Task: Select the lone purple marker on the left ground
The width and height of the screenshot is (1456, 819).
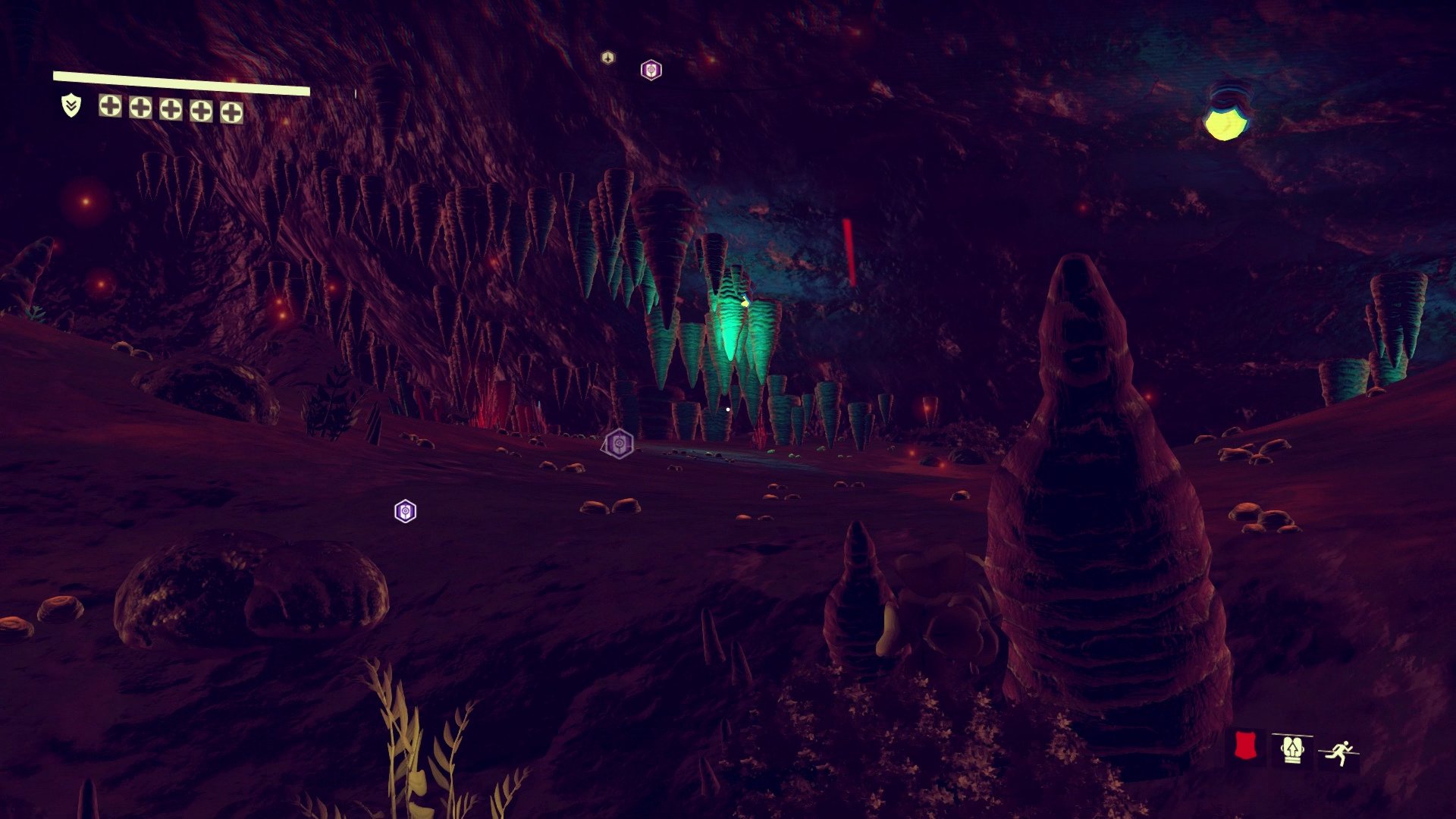Action: coord(404,513)
